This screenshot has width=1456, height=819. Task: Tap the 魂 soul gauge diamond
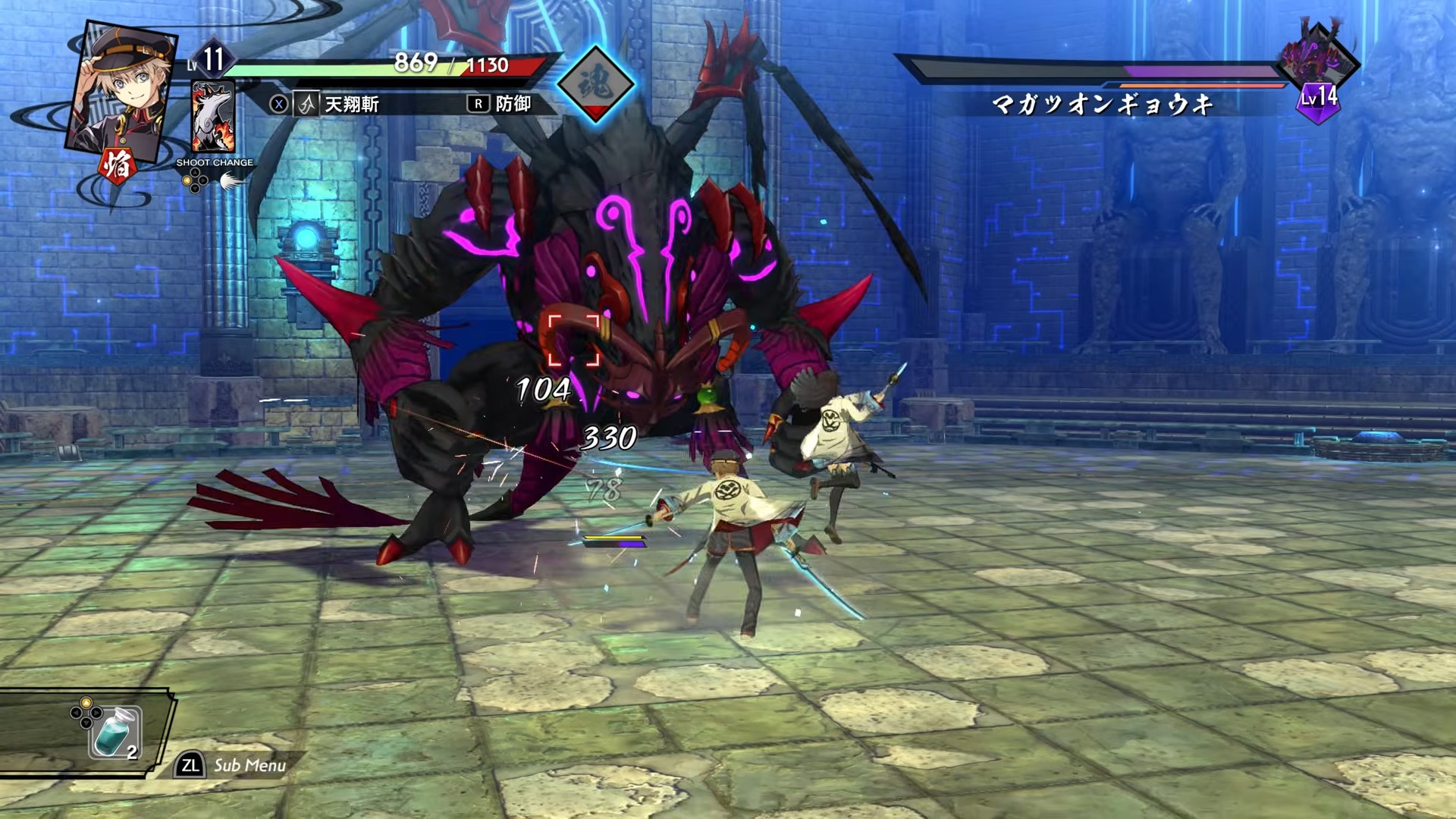[x=595, y=83]
